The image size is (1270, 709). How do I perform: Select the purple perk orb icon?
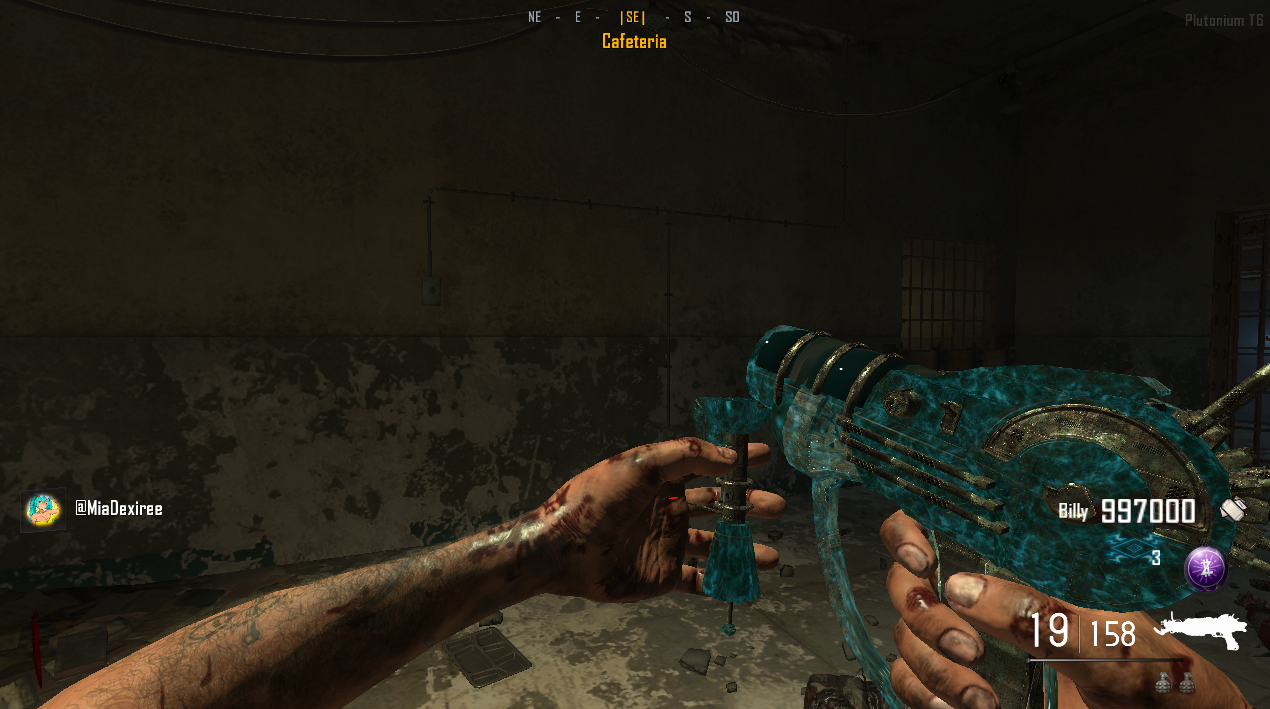1204,568
